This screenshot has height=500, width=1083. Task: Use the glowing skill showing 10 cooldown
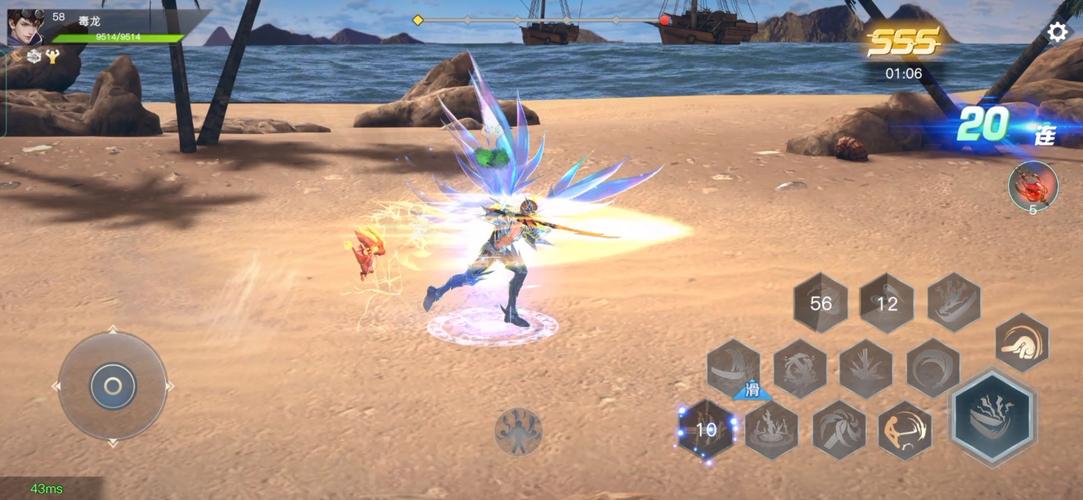(707, 429)
